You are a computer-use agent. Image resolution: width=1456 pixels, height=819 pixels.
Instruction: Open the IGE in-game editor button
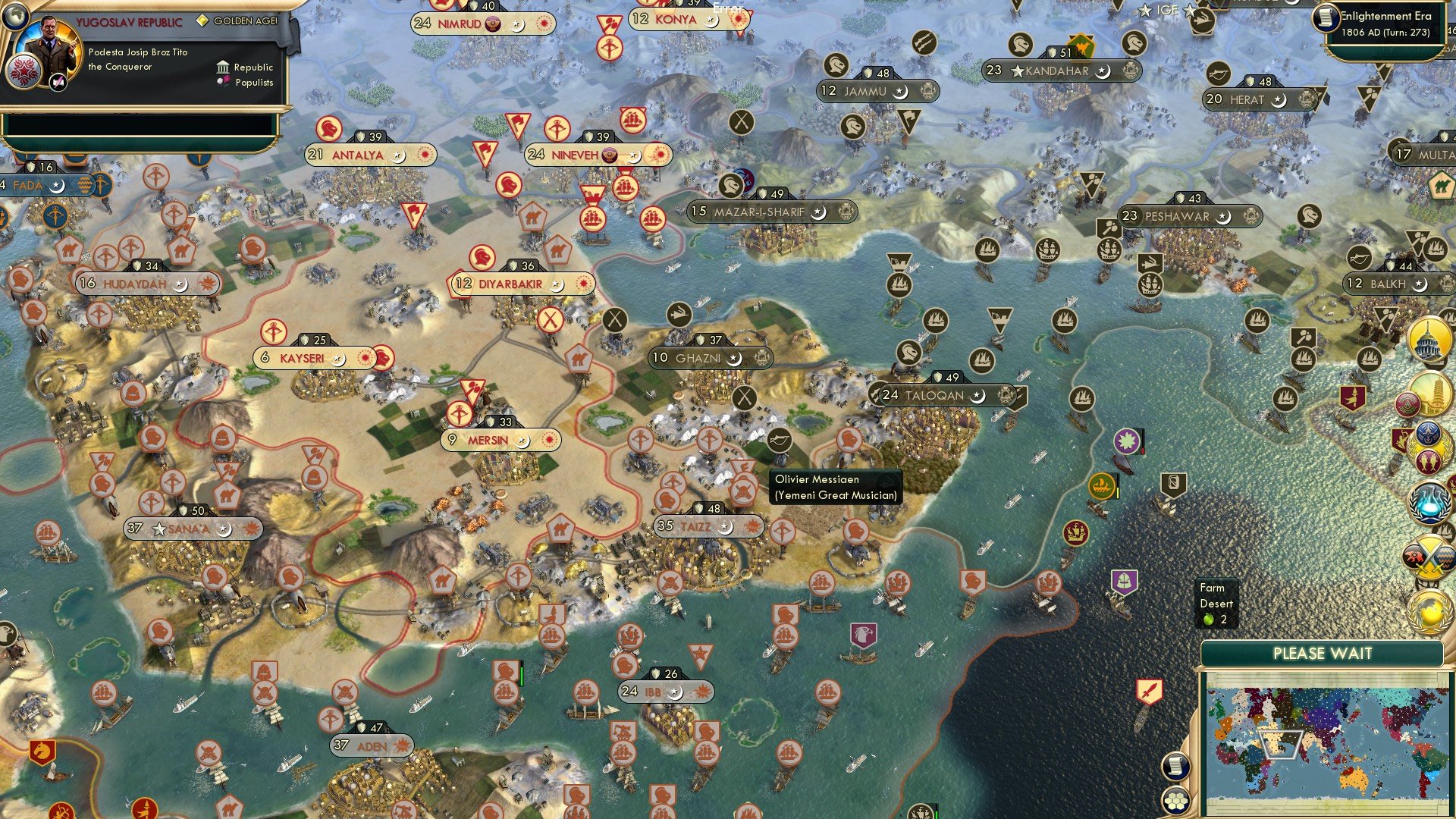pyautogui.click(x=1167, y=10)
